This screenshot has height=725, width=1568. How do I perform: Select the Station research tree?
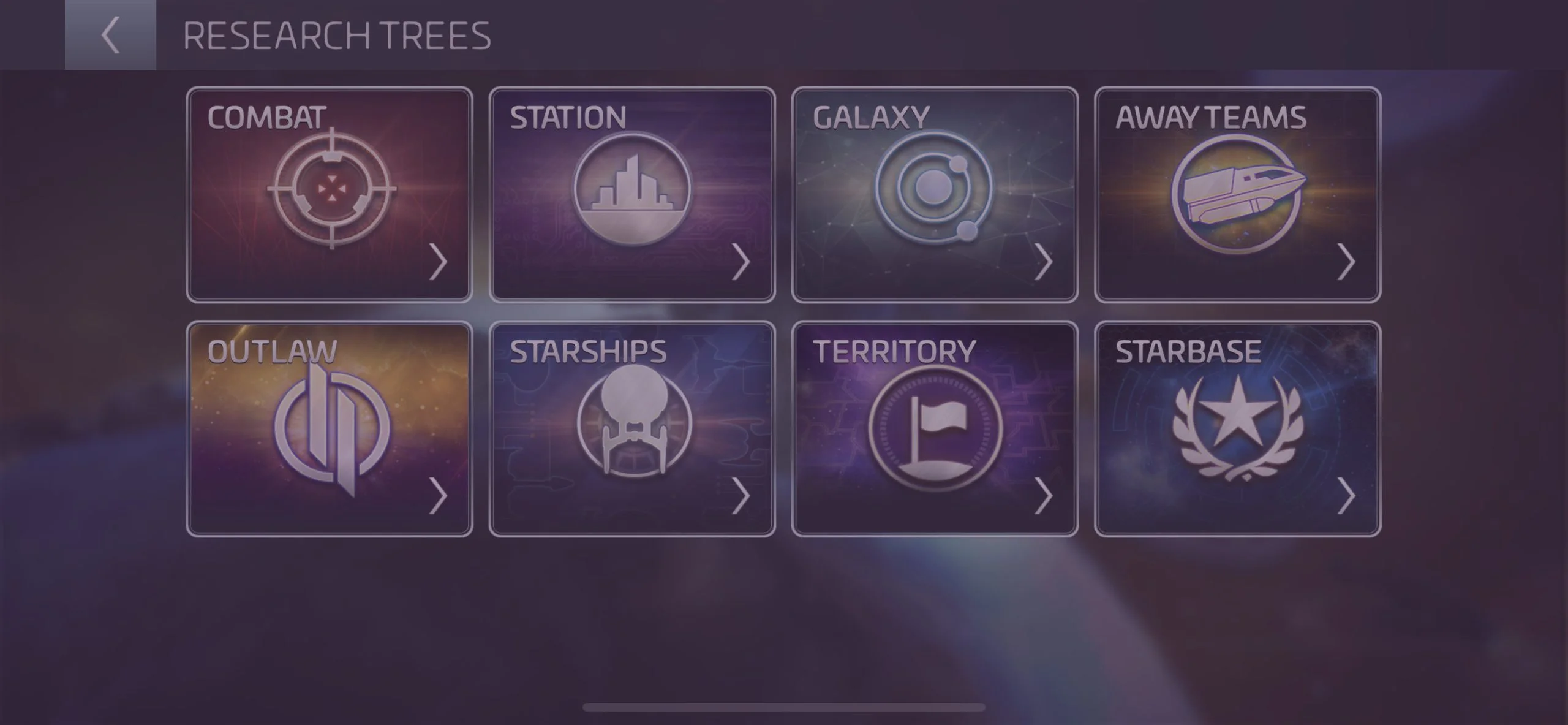[x=632, y=195]
